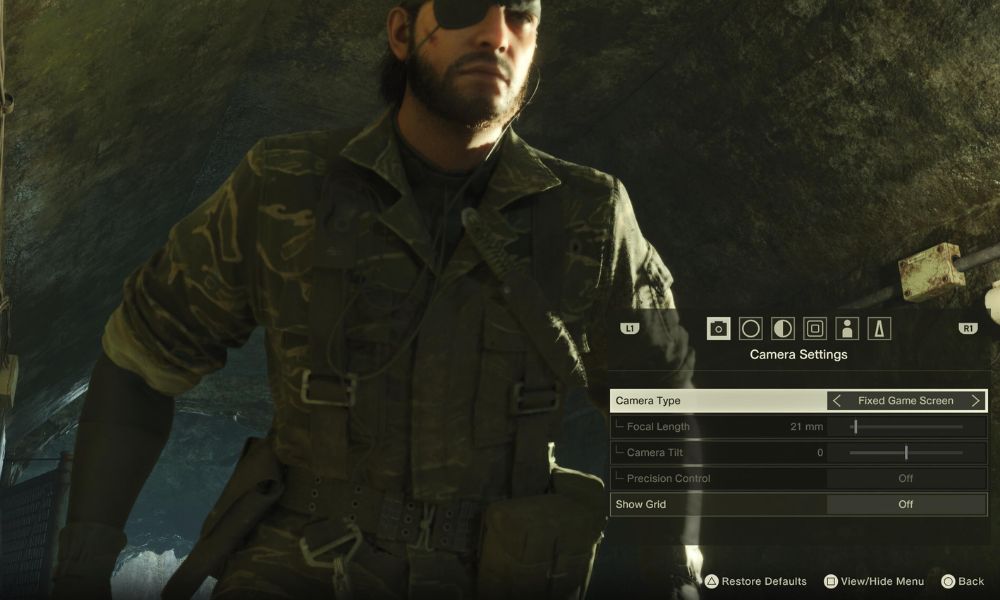This screenshot has width=1000, height=600.
Task: Open the narrow triangle icon tab
Action: pos(879,328)
